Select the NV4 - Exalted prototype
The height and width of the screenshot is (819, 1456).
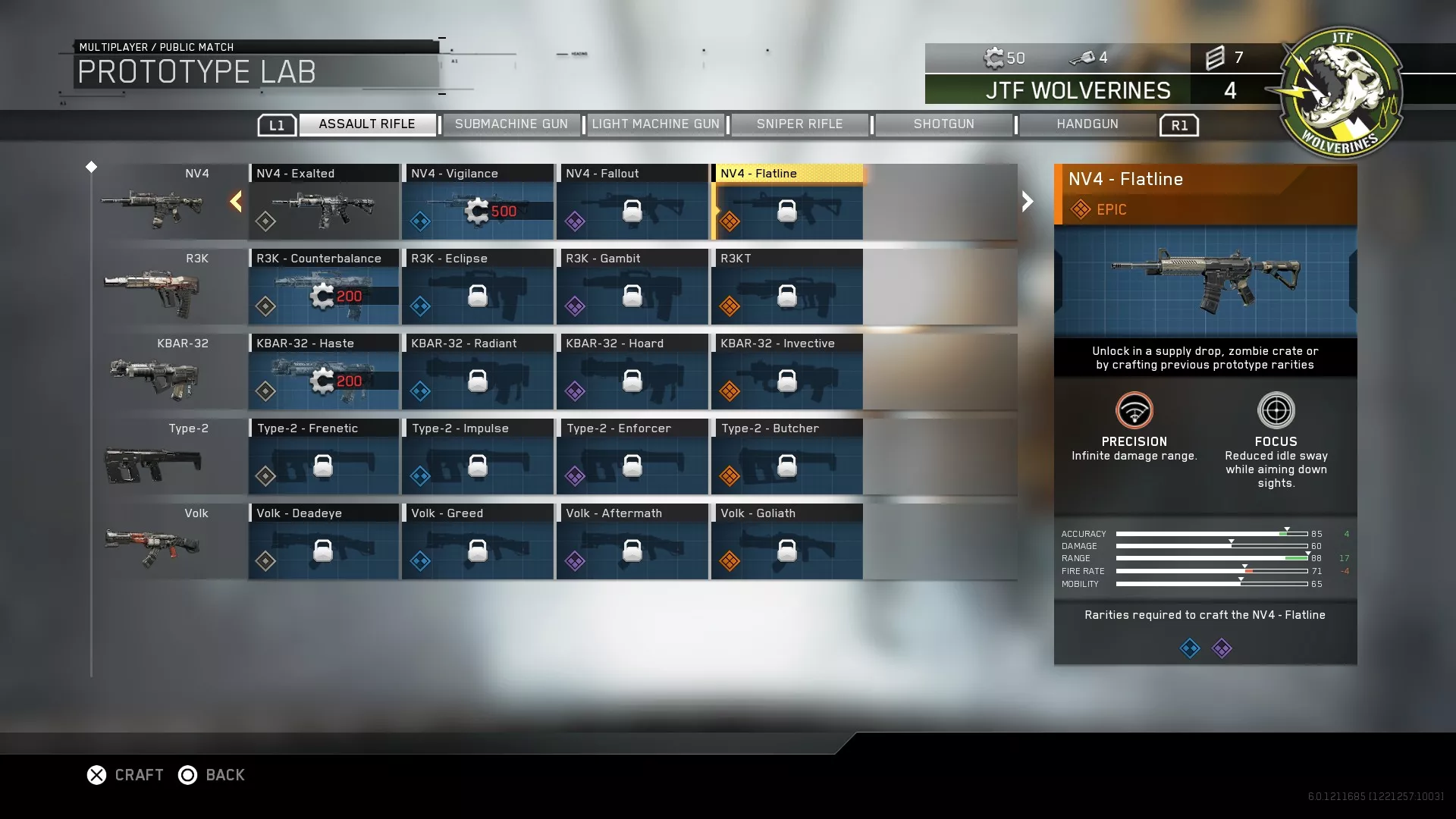tap(324, 202)
